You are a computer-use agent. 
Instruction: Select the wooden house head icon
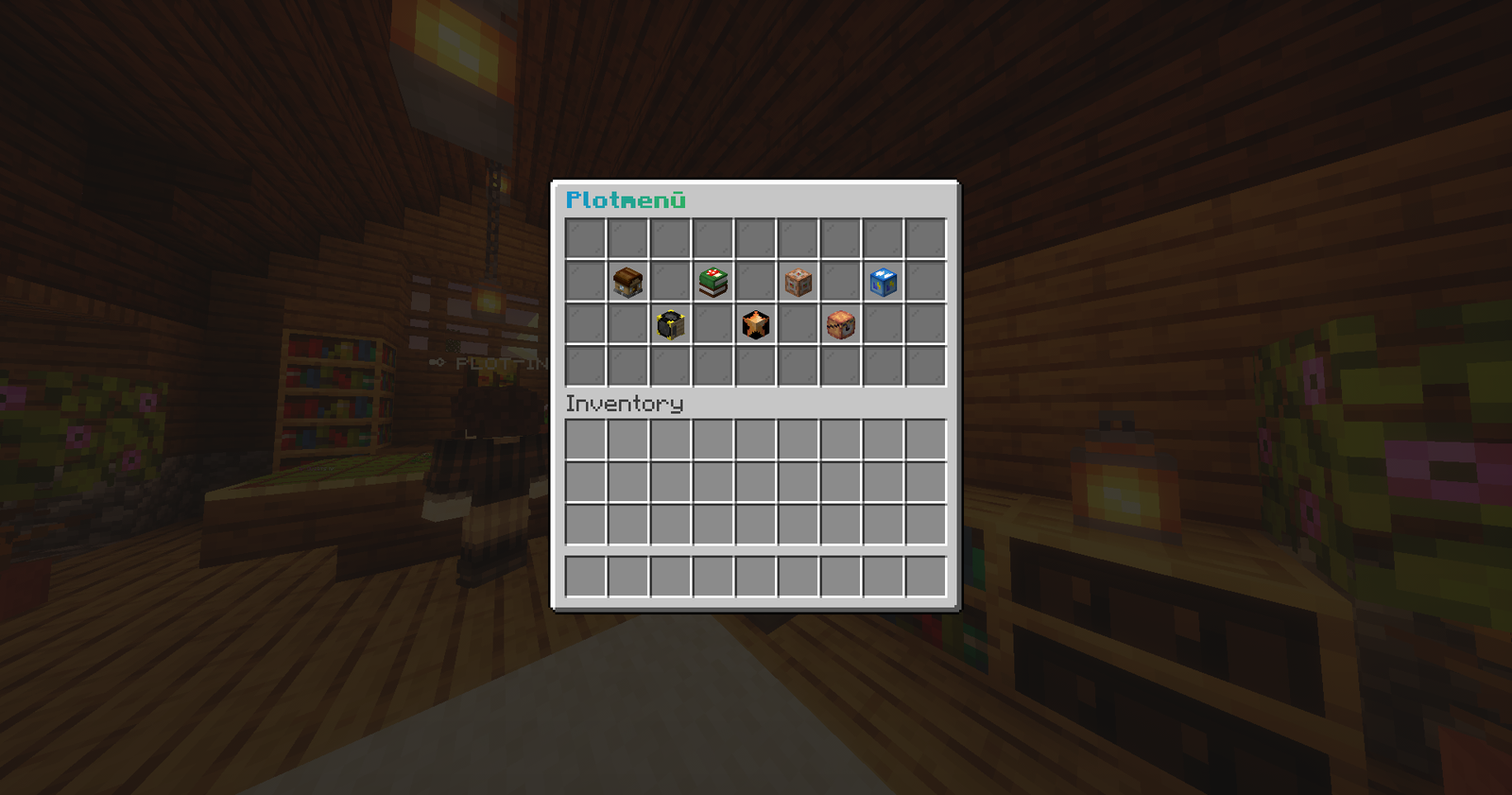627,282
